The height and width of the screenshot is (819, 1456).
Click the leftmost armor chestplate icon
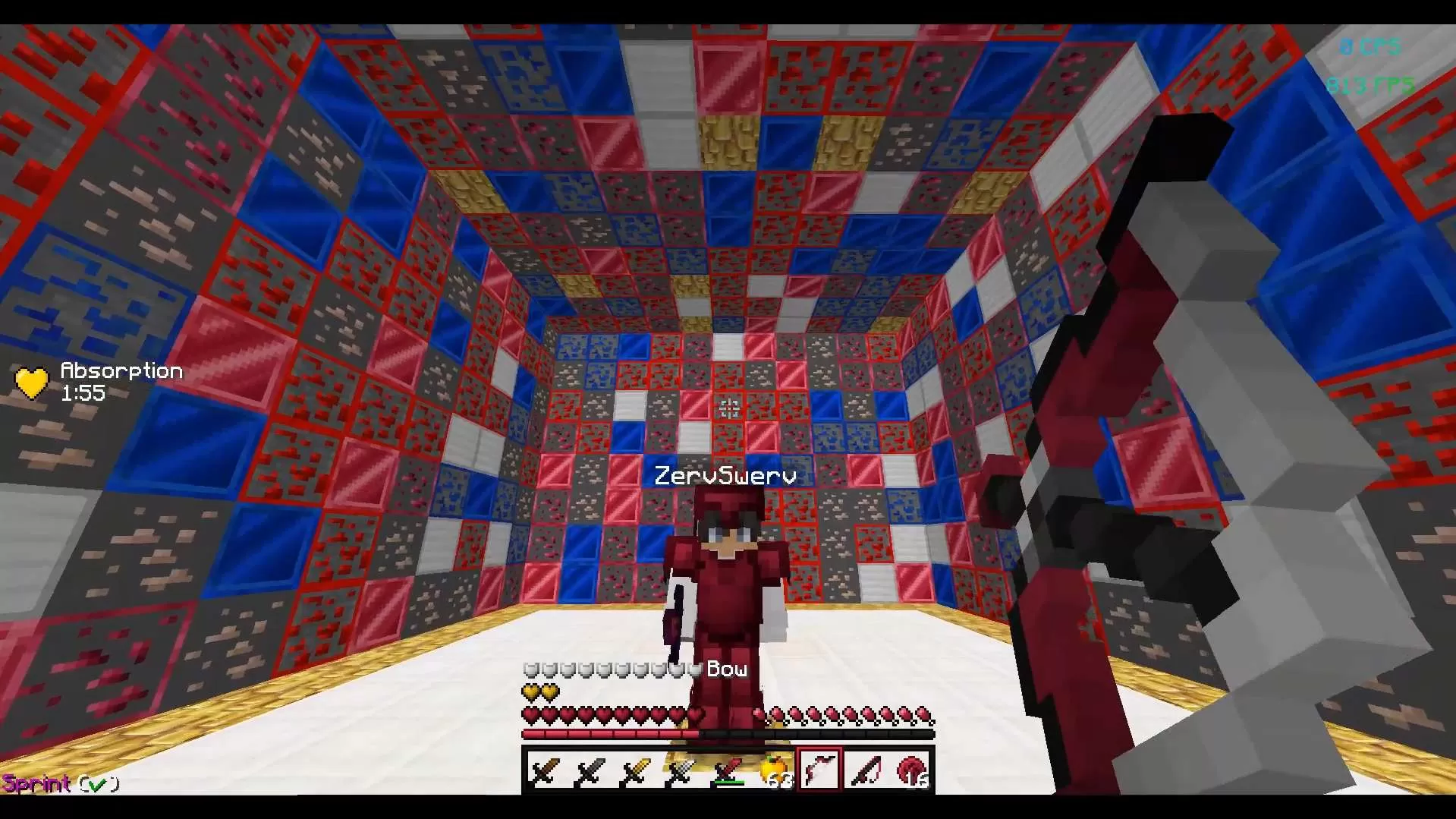point(529,671)
